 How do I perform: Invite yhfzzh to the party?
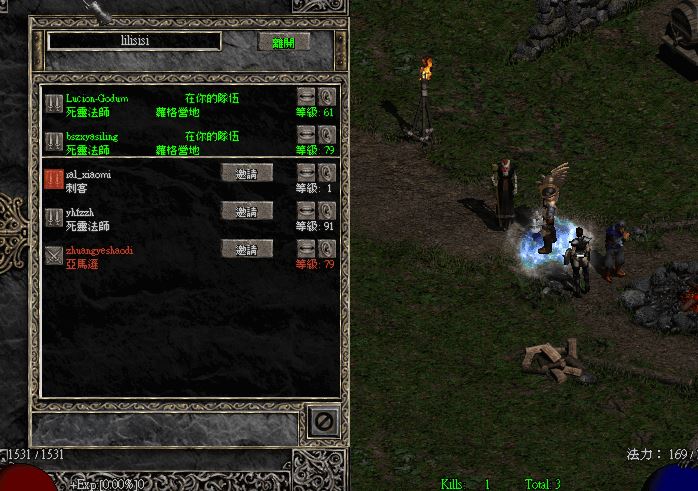click(246, 211)
